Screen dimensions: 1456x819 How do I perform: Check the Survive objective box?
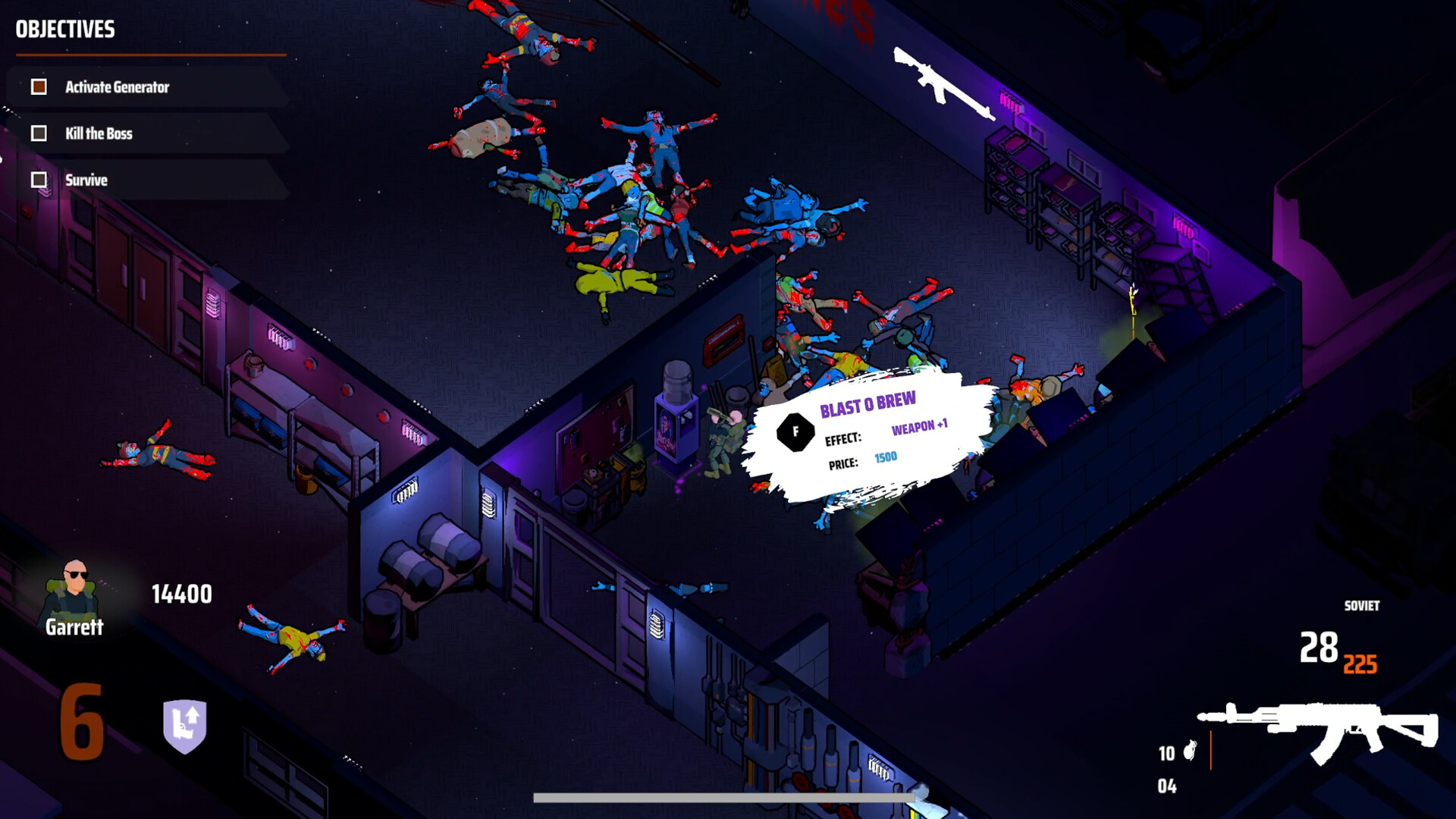click(x=38, y=180)
